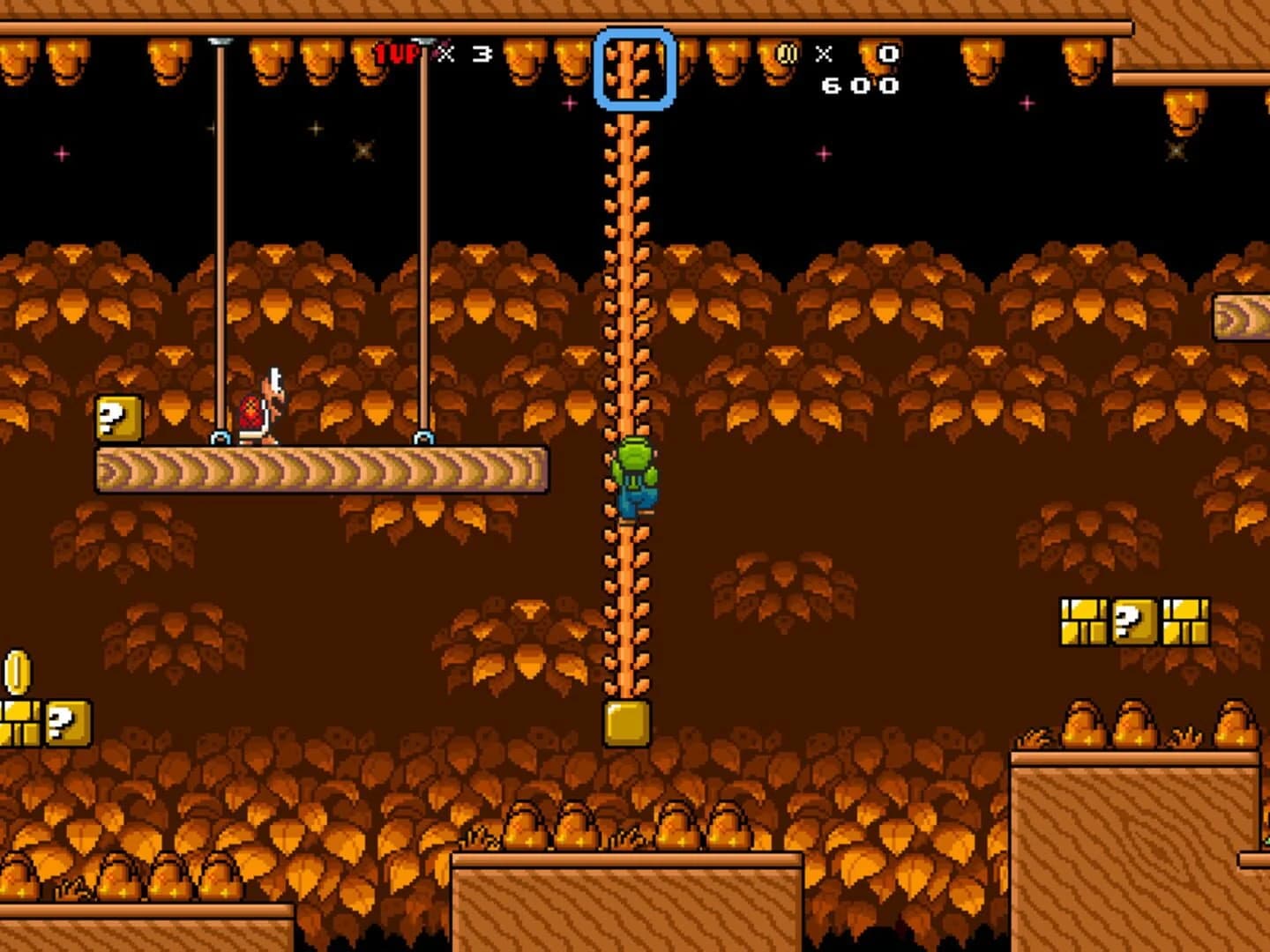1270x952 pixels.
Task: Select the enemy standing on the wooden platform
Action: [260, 405]
